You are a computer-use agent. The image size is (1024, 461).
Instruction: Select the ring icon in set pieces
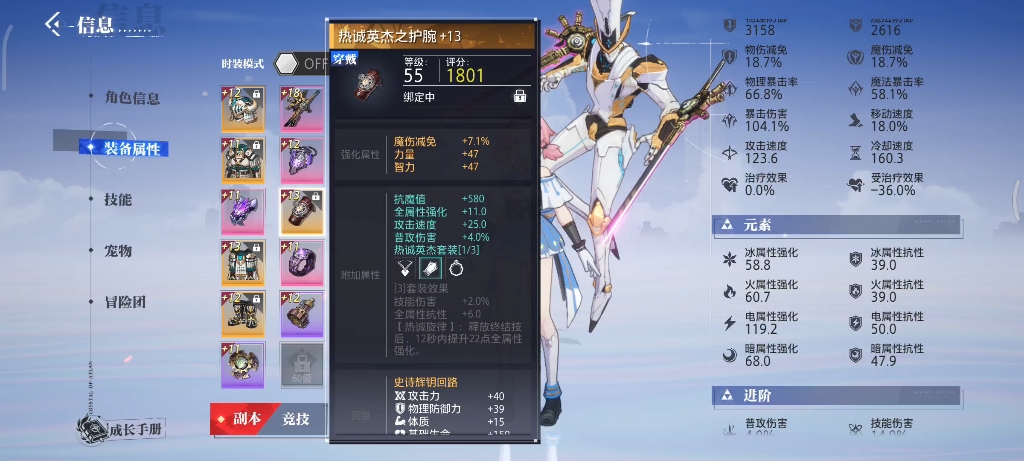(x=456, y=267)
